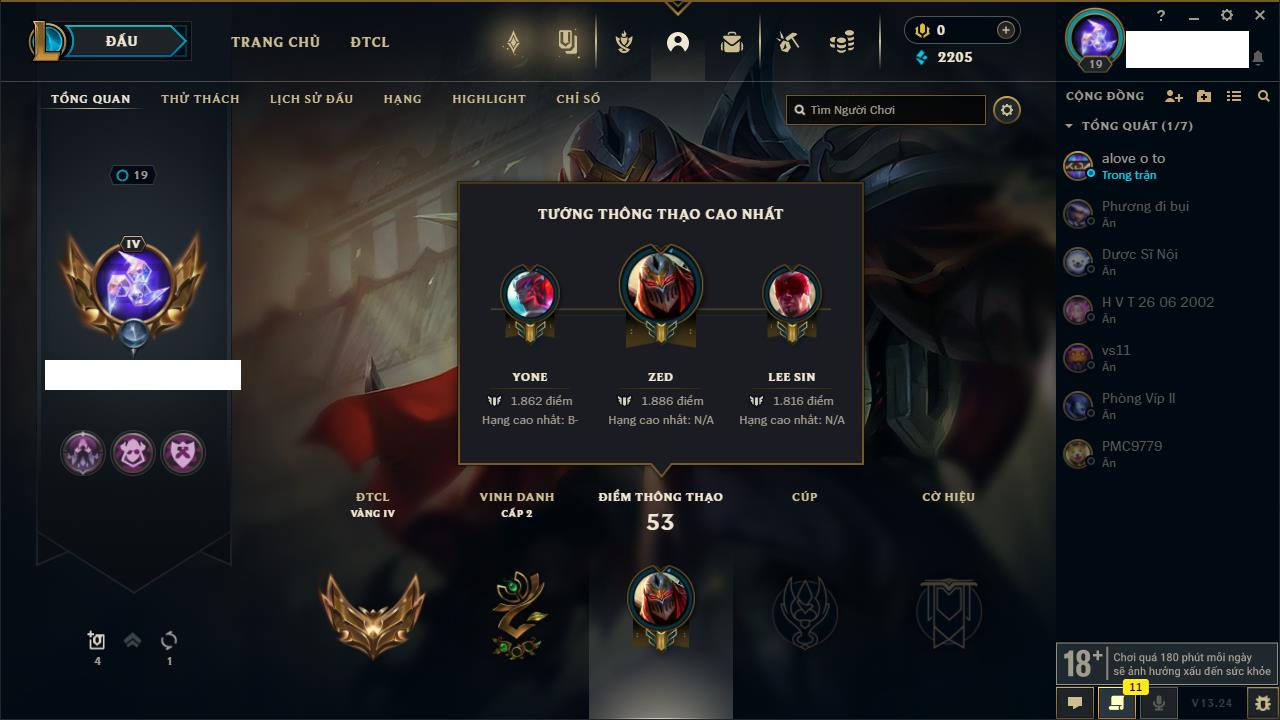Viewport: 1280px width, 720px height.
Task: Open the client settings gear icon
Action: pyautogui.click(x=1227, y=16)
